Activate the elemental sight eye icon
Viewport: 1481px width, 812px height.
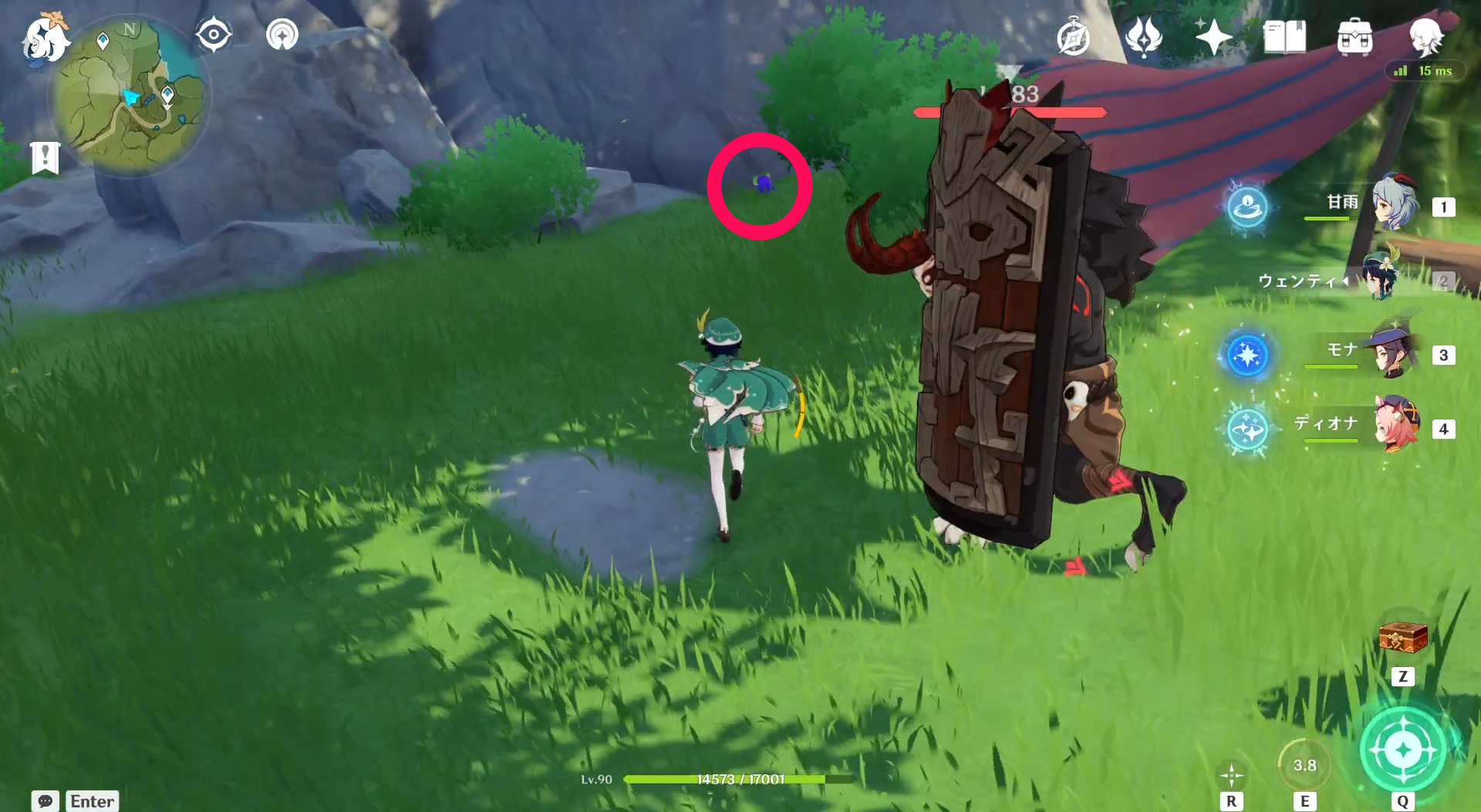(214, 34)
